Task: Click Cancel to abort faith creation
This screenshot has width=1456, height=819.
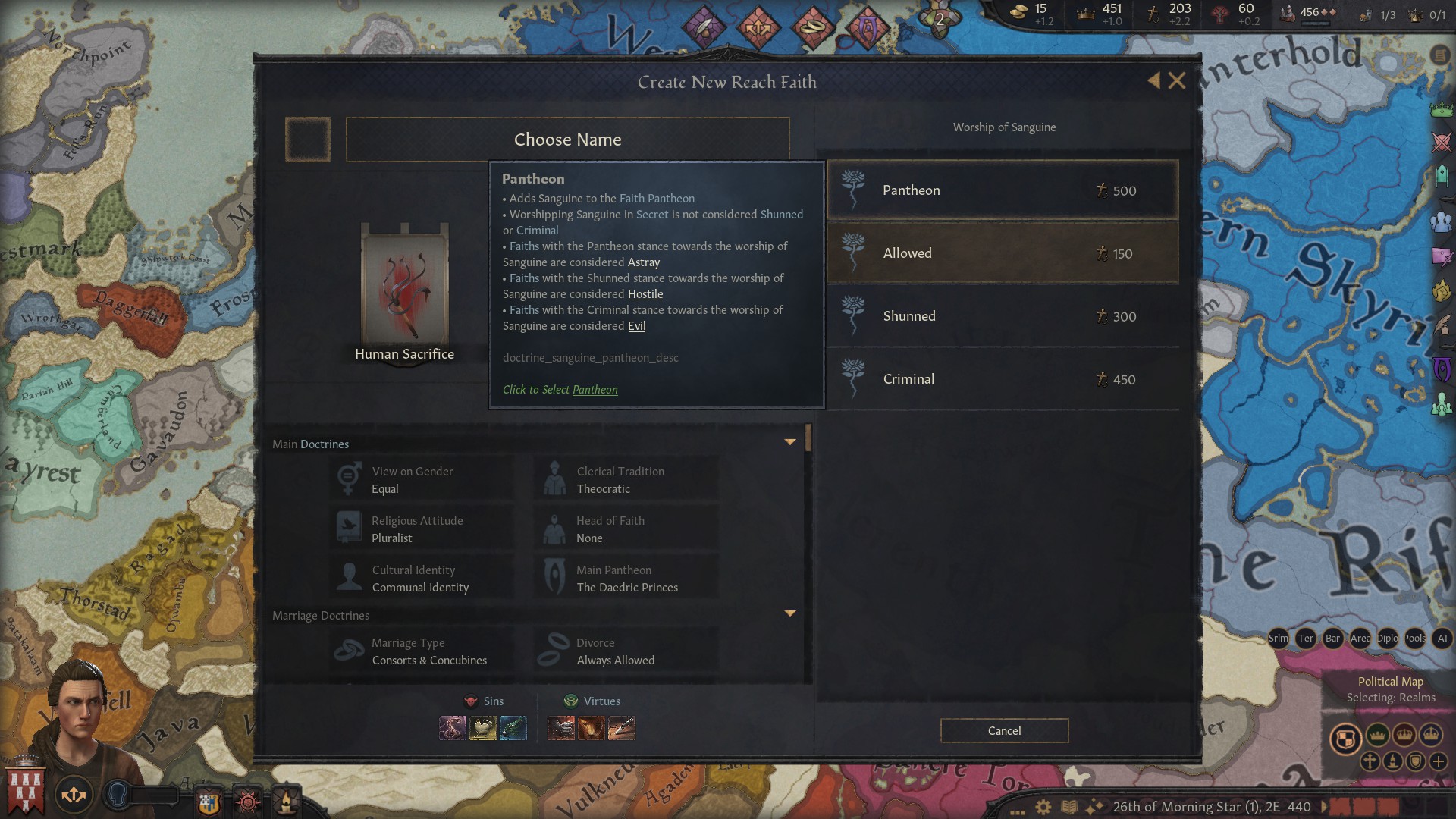Action: tap(1003, 730)
